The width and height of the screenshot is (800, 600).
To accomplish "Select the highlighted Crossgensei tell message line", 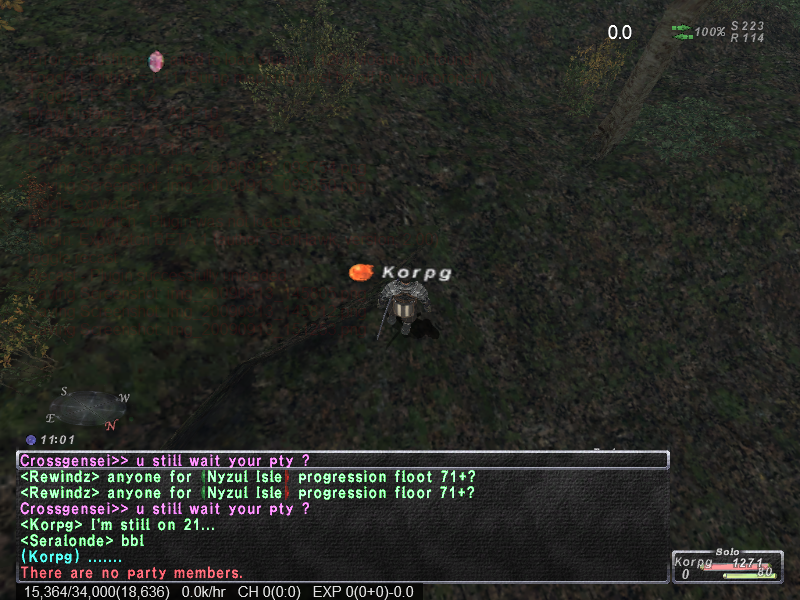I will coord(342,460).
